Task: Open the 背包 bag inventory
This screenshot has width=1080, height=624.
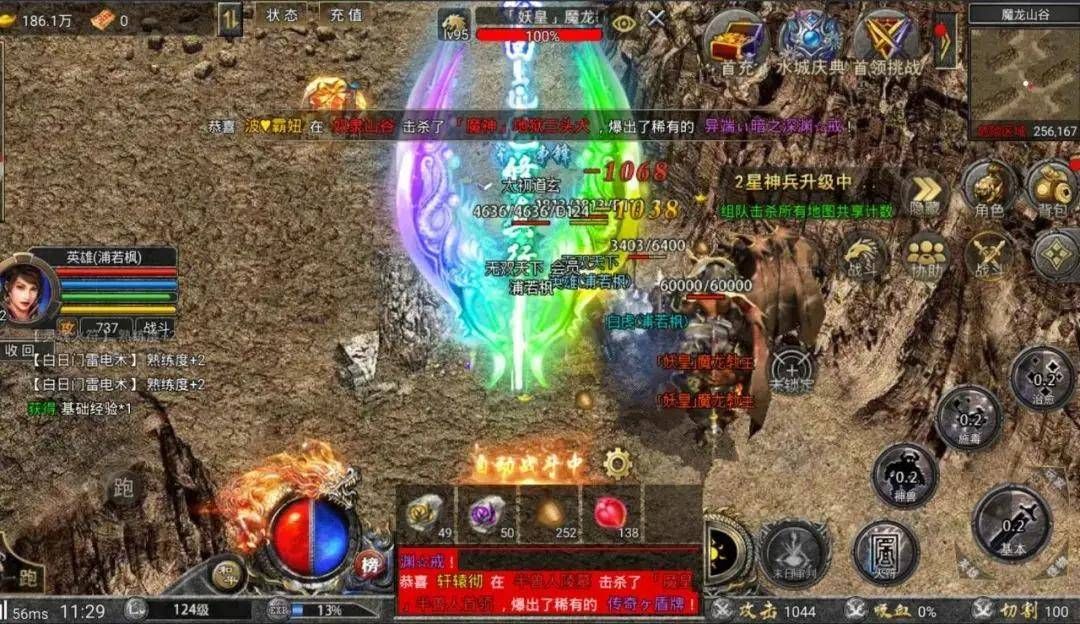Action: tap(1051, 188)
